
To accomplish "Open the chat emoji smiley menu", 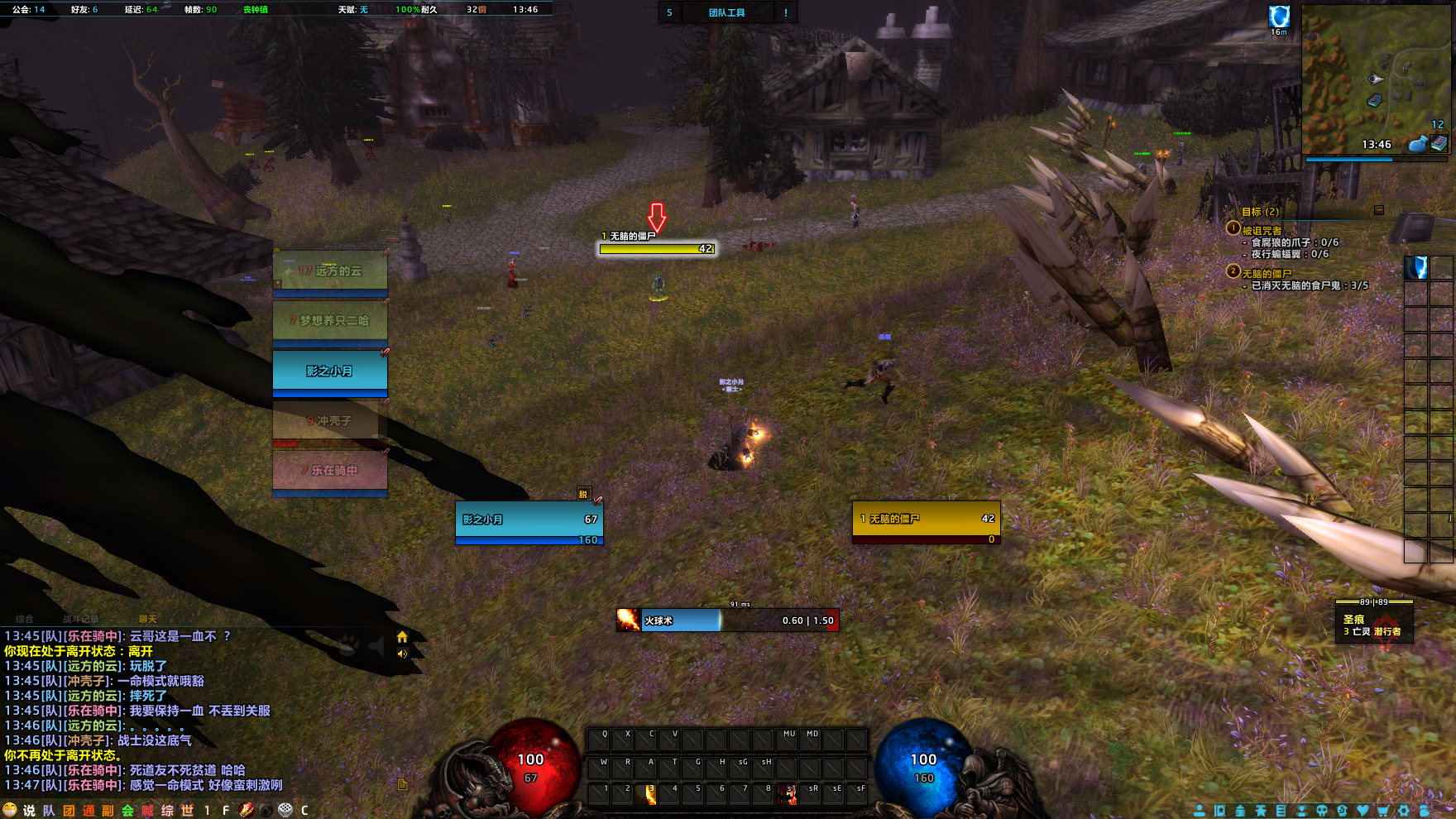I will [10, 810].
